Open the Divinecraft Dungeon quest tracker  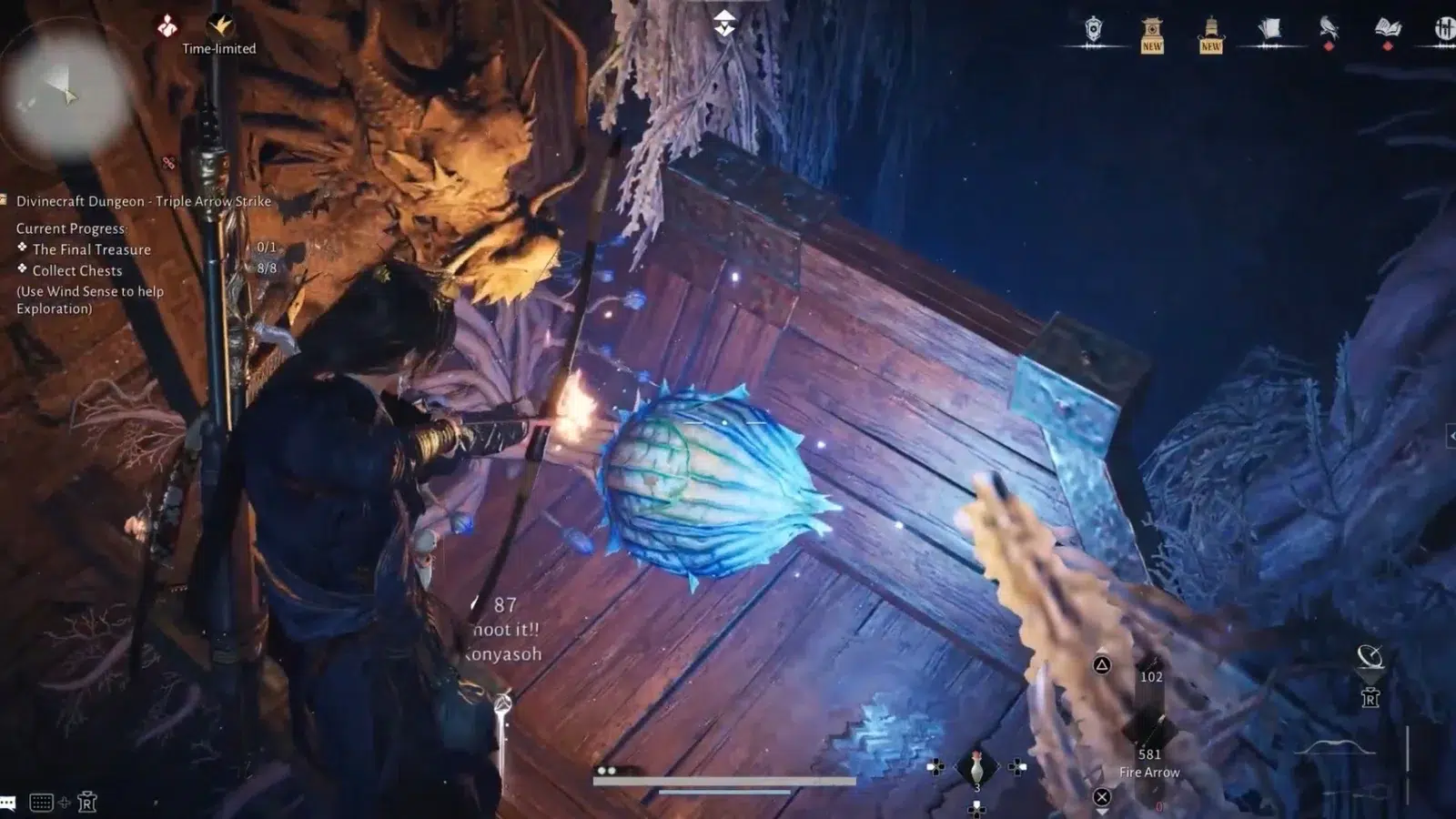click(143, 201)
